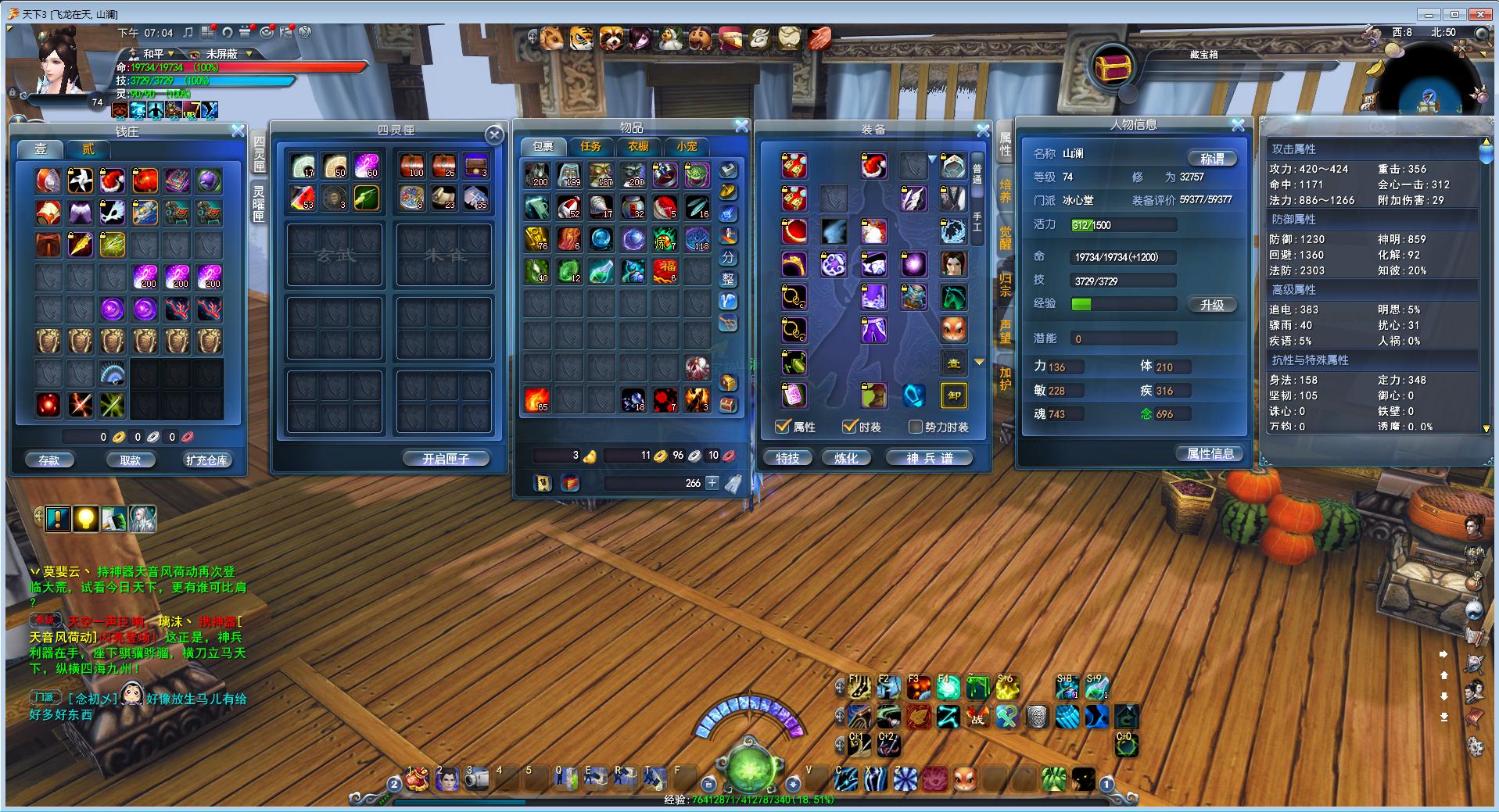Click the 炼化 refine button

click(x=846, y=458)
